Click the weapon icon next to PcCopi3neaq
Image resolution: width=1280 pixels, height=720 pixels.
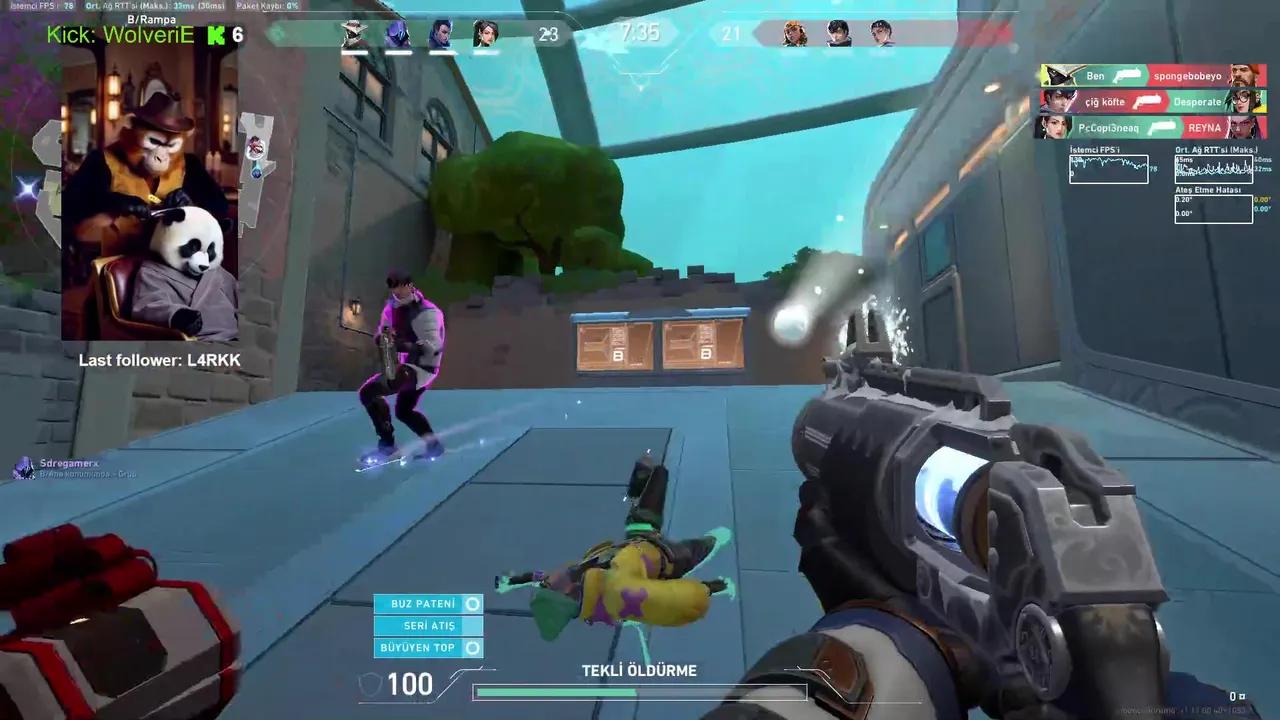click(x=1163, y=127)
